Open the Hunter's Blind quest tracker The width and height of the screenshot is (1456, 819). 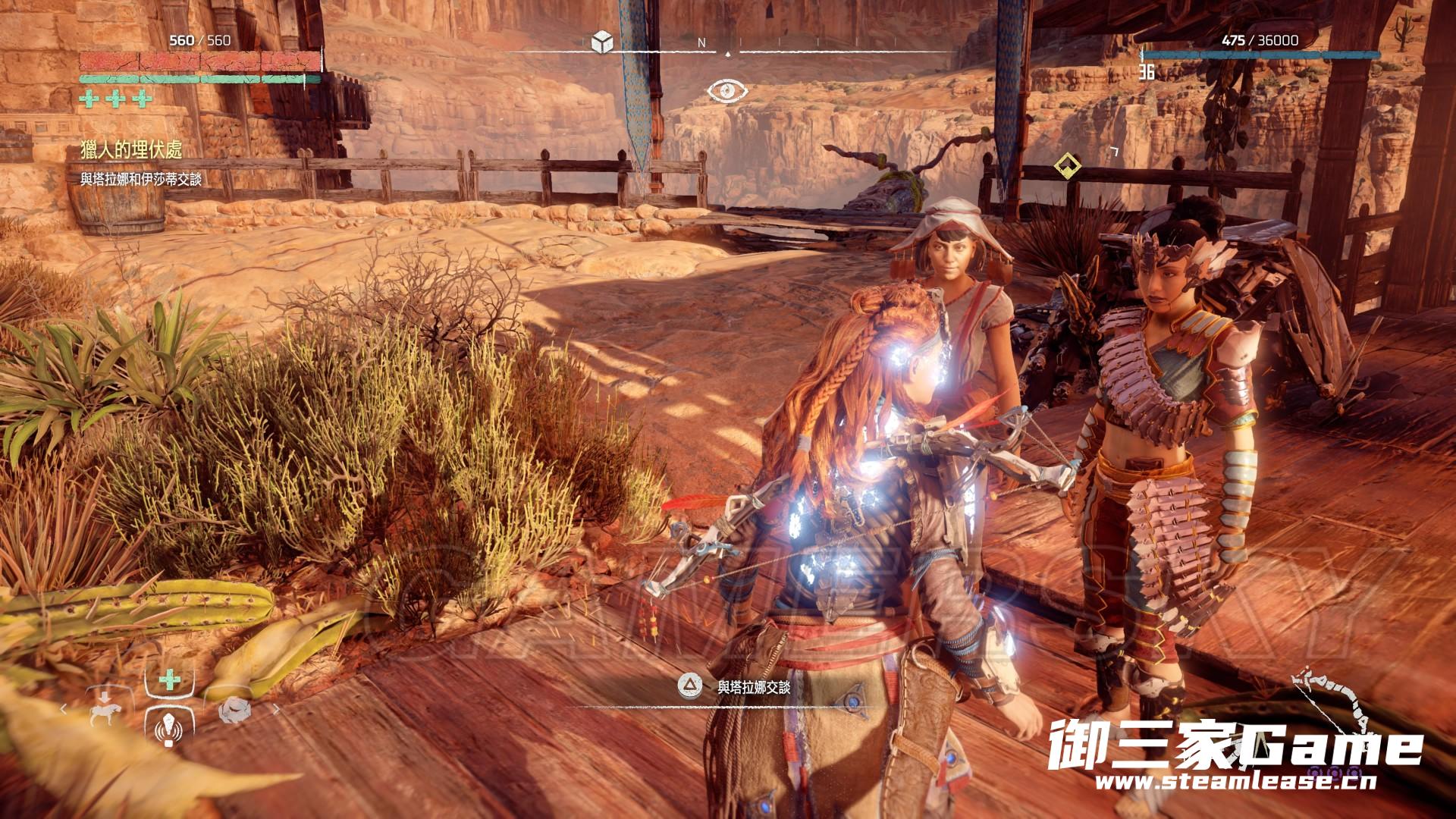pos(131,150)
